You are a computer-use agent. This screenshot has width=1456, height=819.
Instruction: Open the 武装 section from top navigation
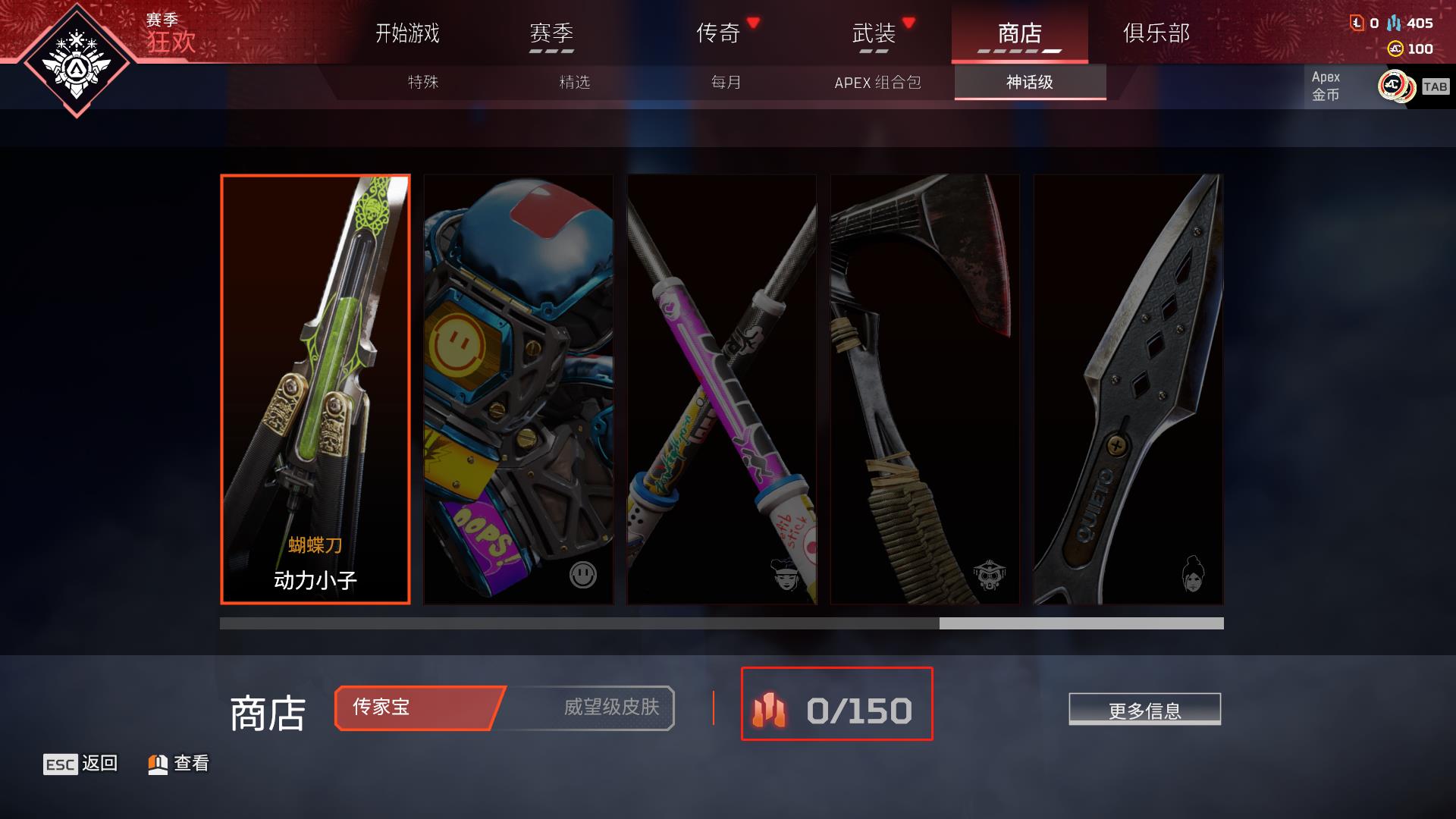point(876,33)
